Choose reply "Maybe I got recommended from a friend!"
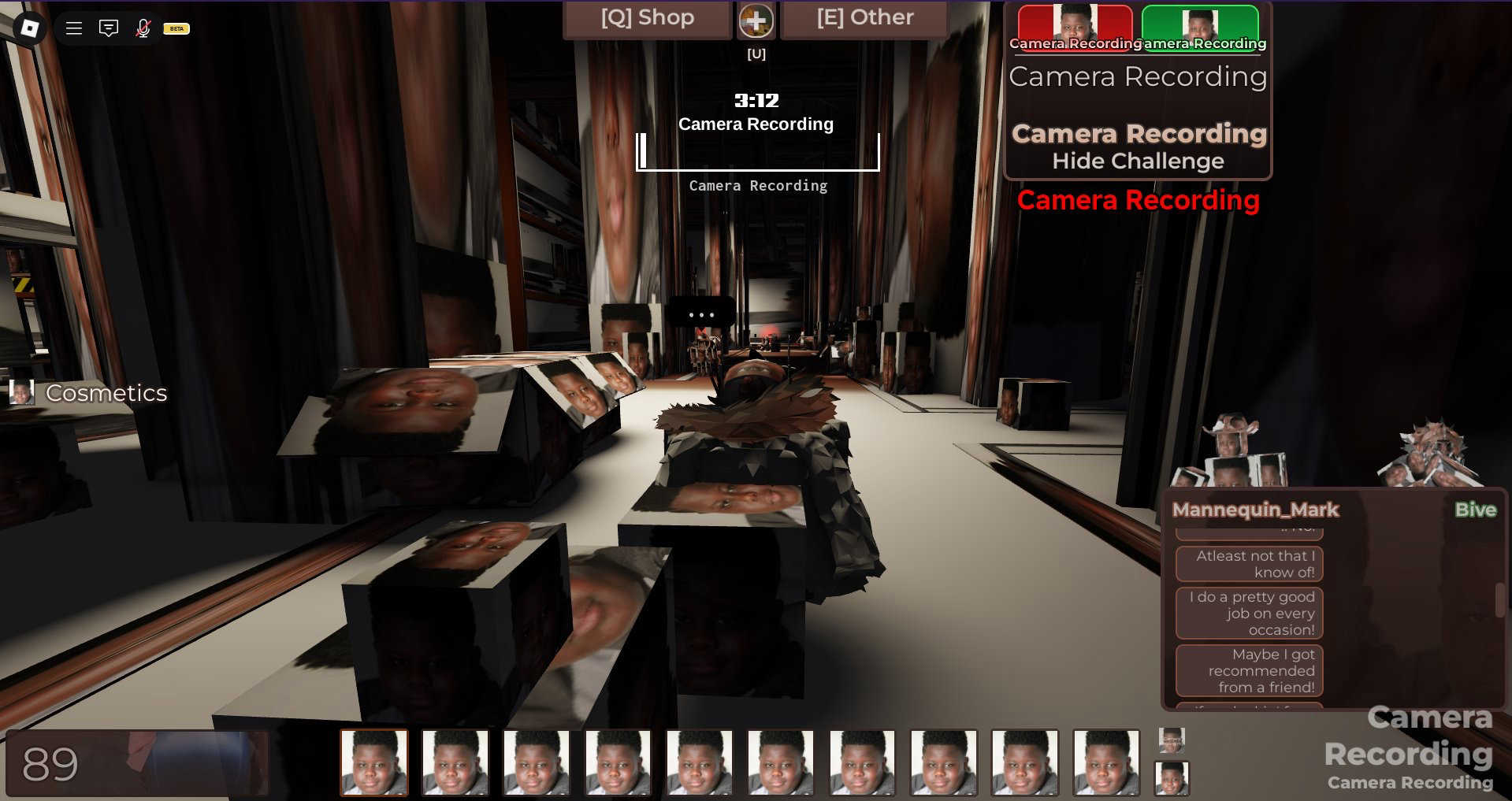Screen dimensions: 1512x801 pos(1249,670)
